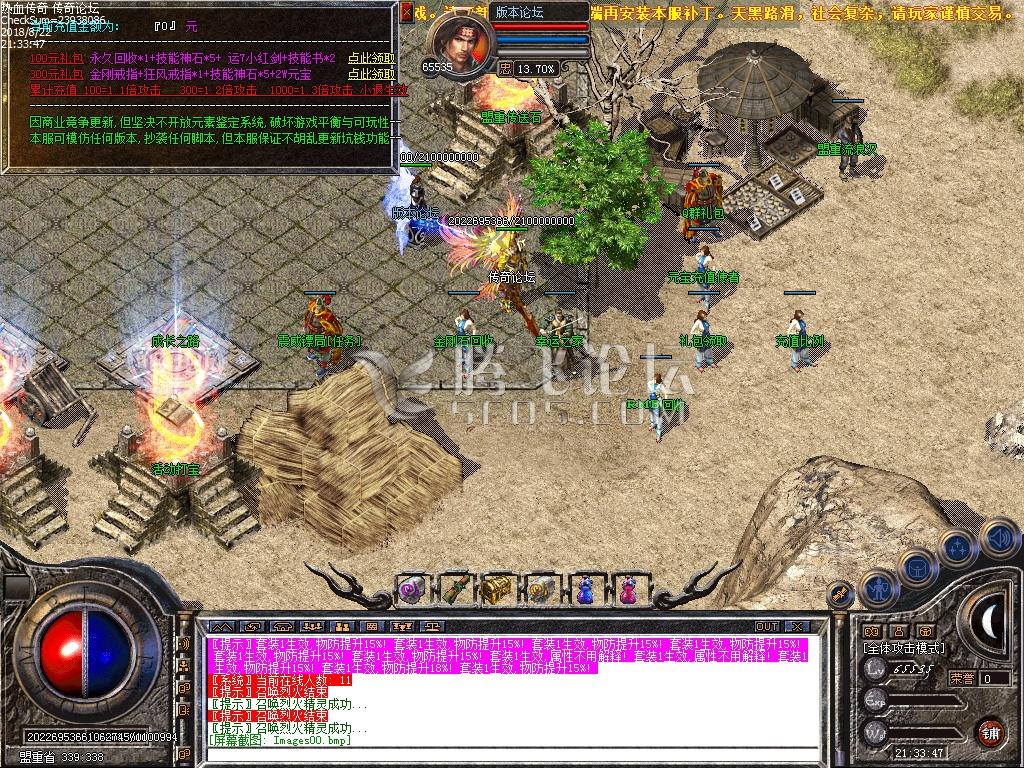Close the top-left info panel with red X
Viewport: 1024px width, 768px height.
(406, 12)
